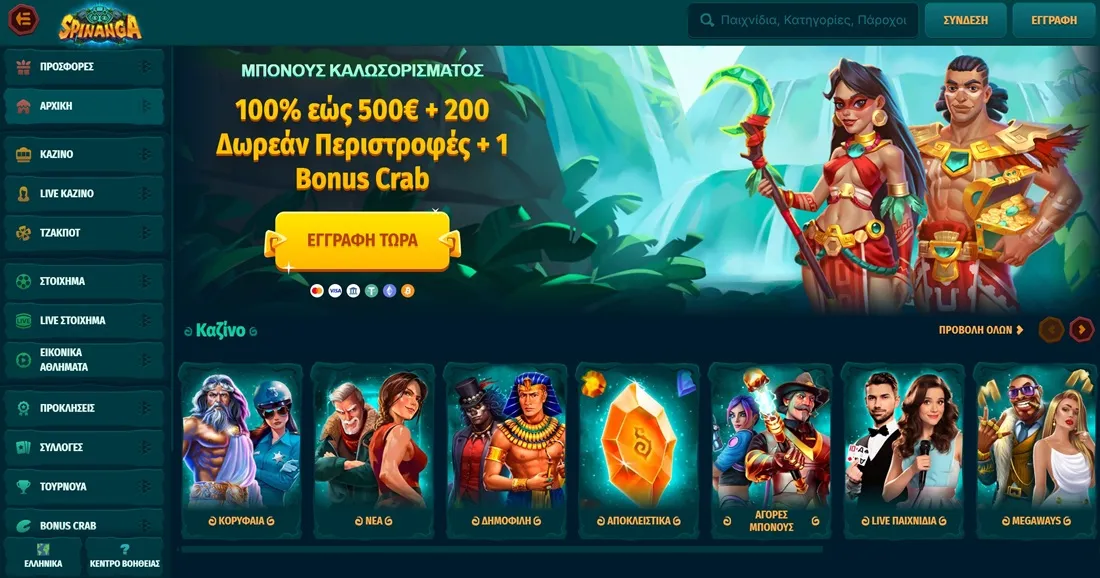Click the ΕΓΓΡΑΦΗ register button
Screen dimensions: 1100x578
1054,20
